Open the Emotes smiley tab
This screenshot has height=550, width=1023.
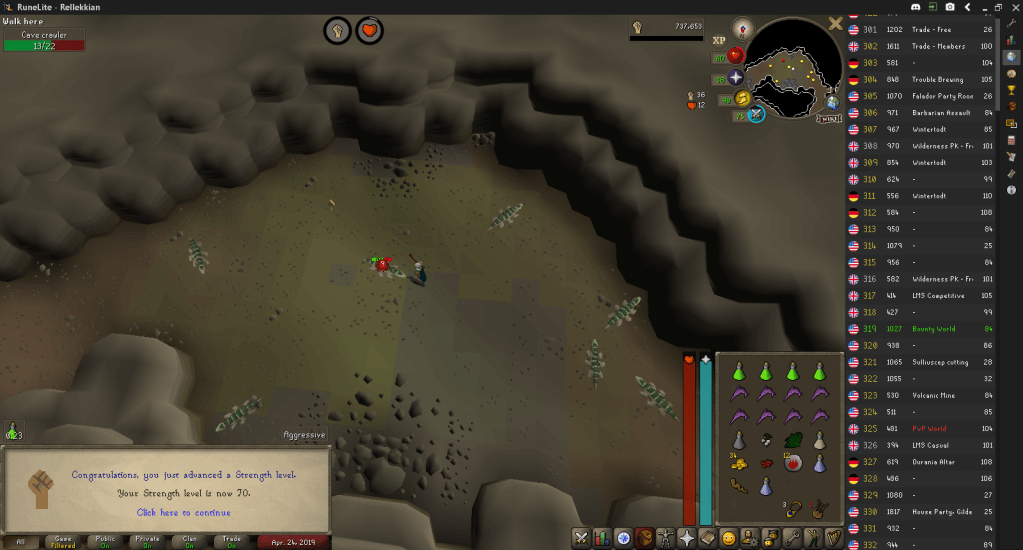tap(729, 538)
